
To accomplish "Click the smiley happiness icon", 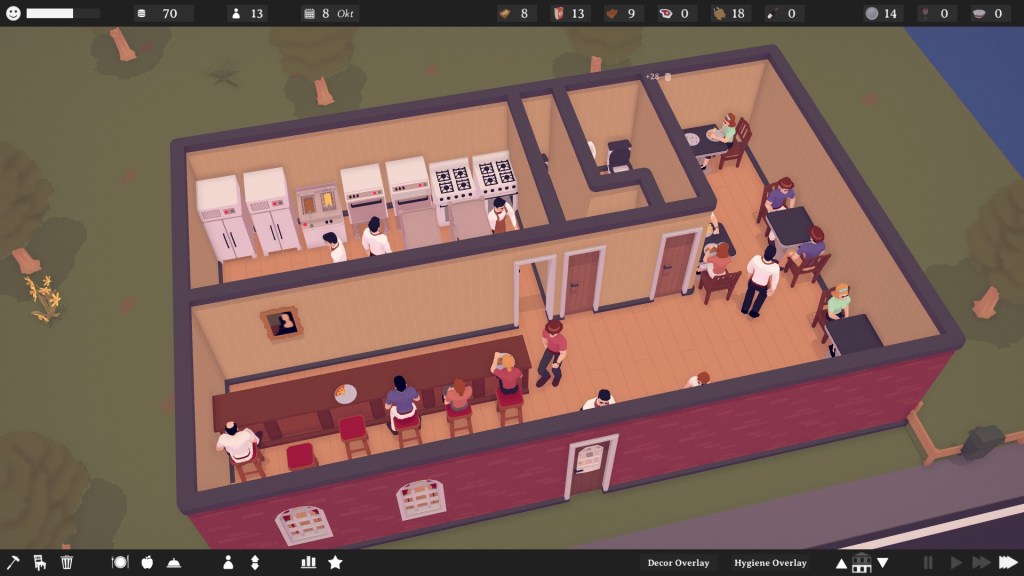I will [x=13, y=13].
